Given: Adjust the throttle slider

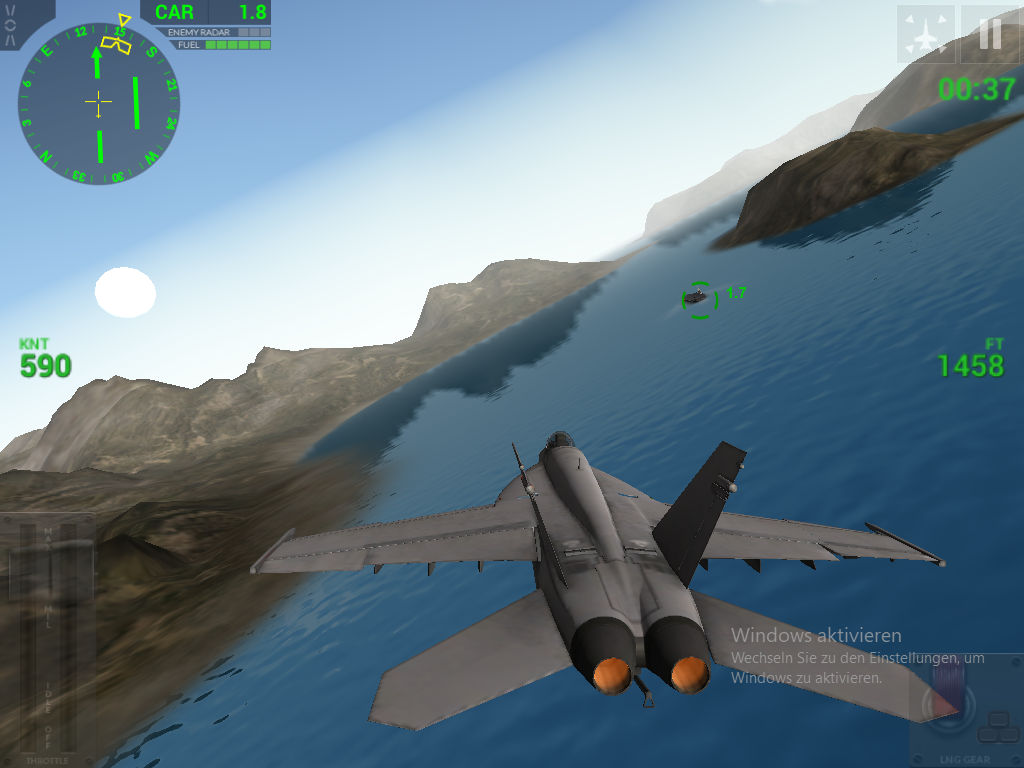Looking at the screenshot, I should coord(47,640).
